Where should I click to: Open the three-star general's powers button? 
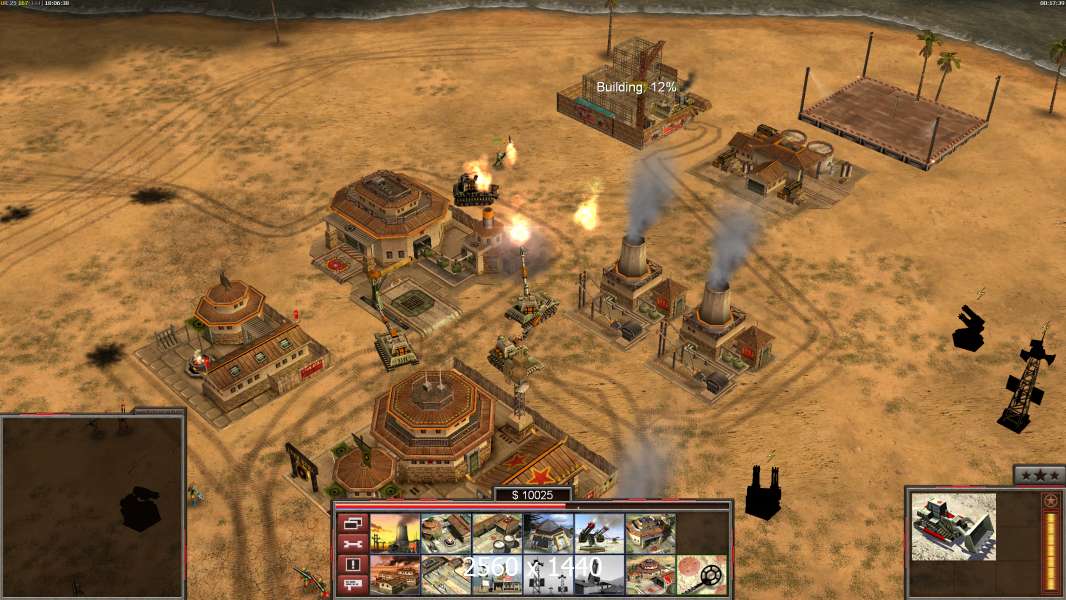click(x=1038, y=475)
